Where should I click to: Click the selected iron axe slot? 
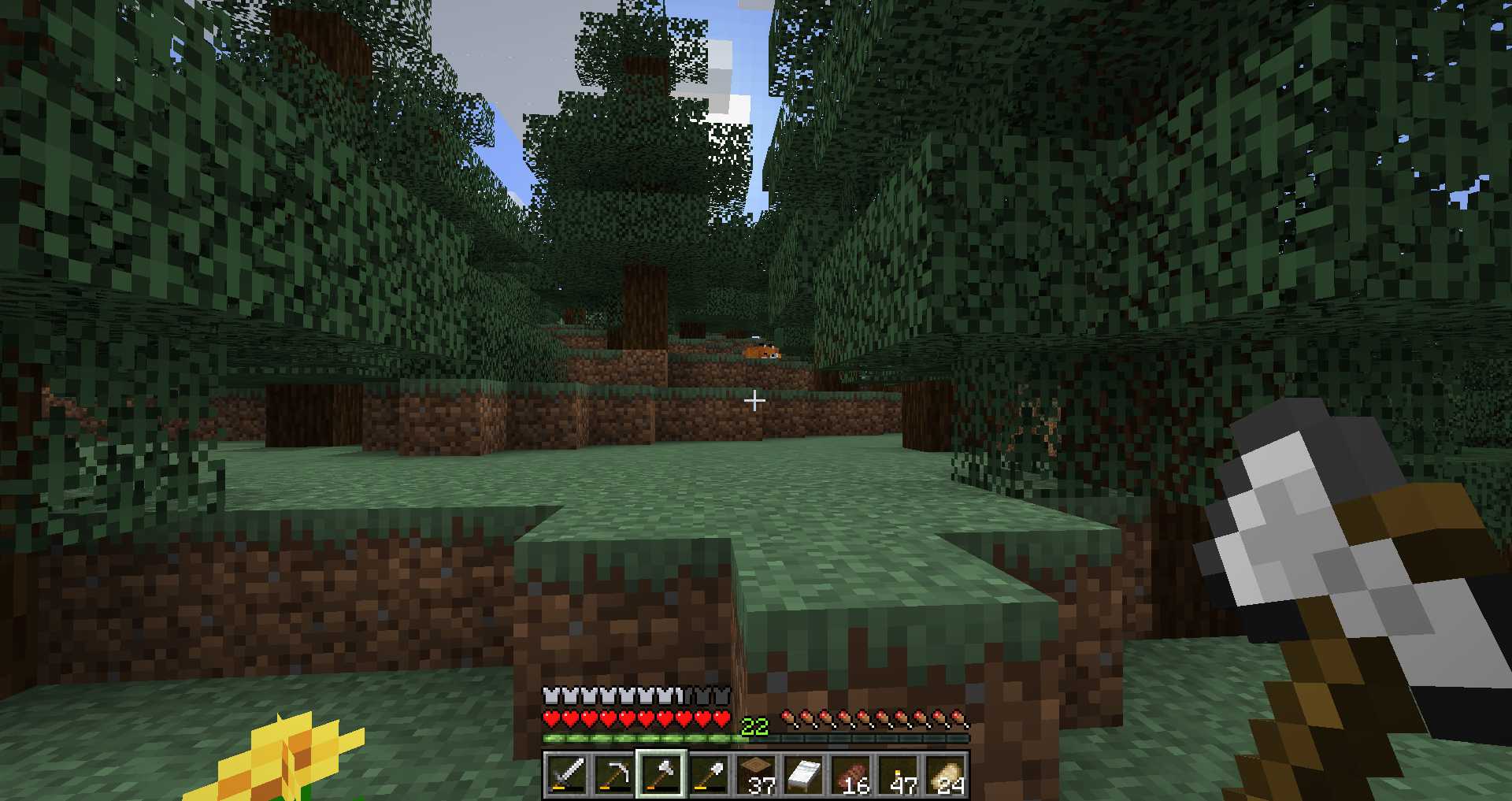click(x=661, y=774)
